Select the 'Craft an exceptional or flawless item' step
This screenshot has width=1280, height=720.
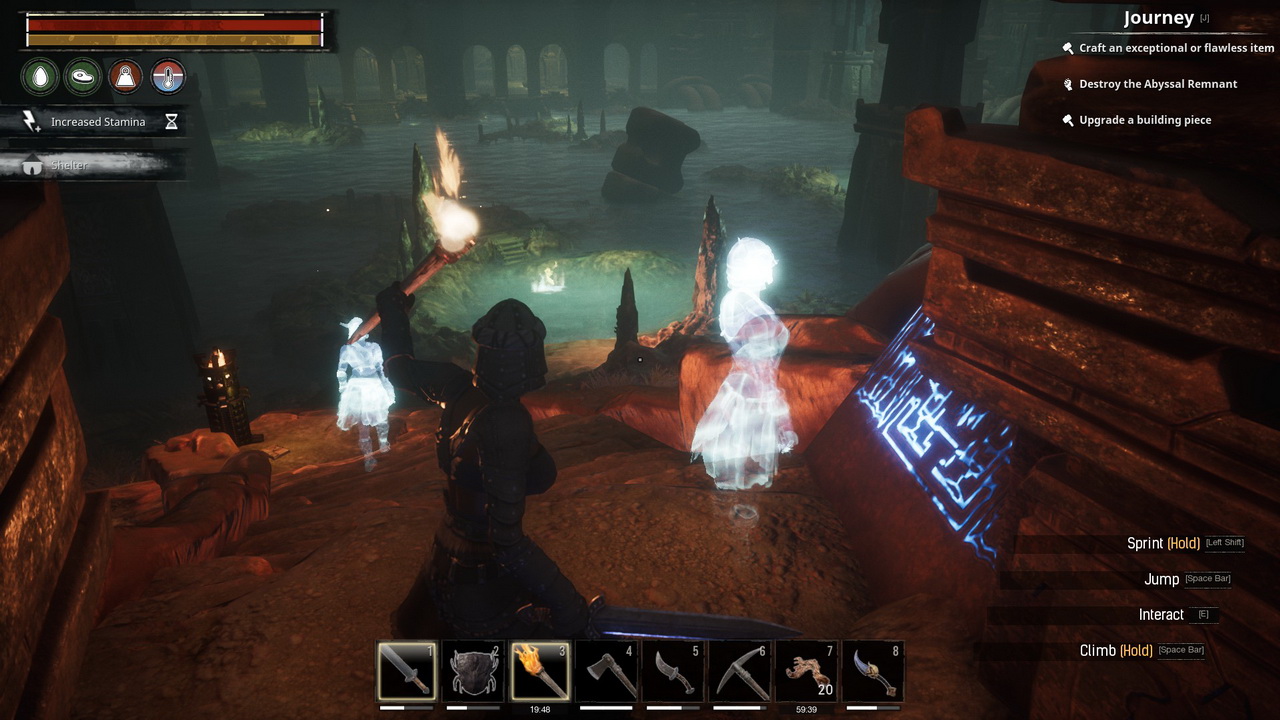click(1176, 48)
